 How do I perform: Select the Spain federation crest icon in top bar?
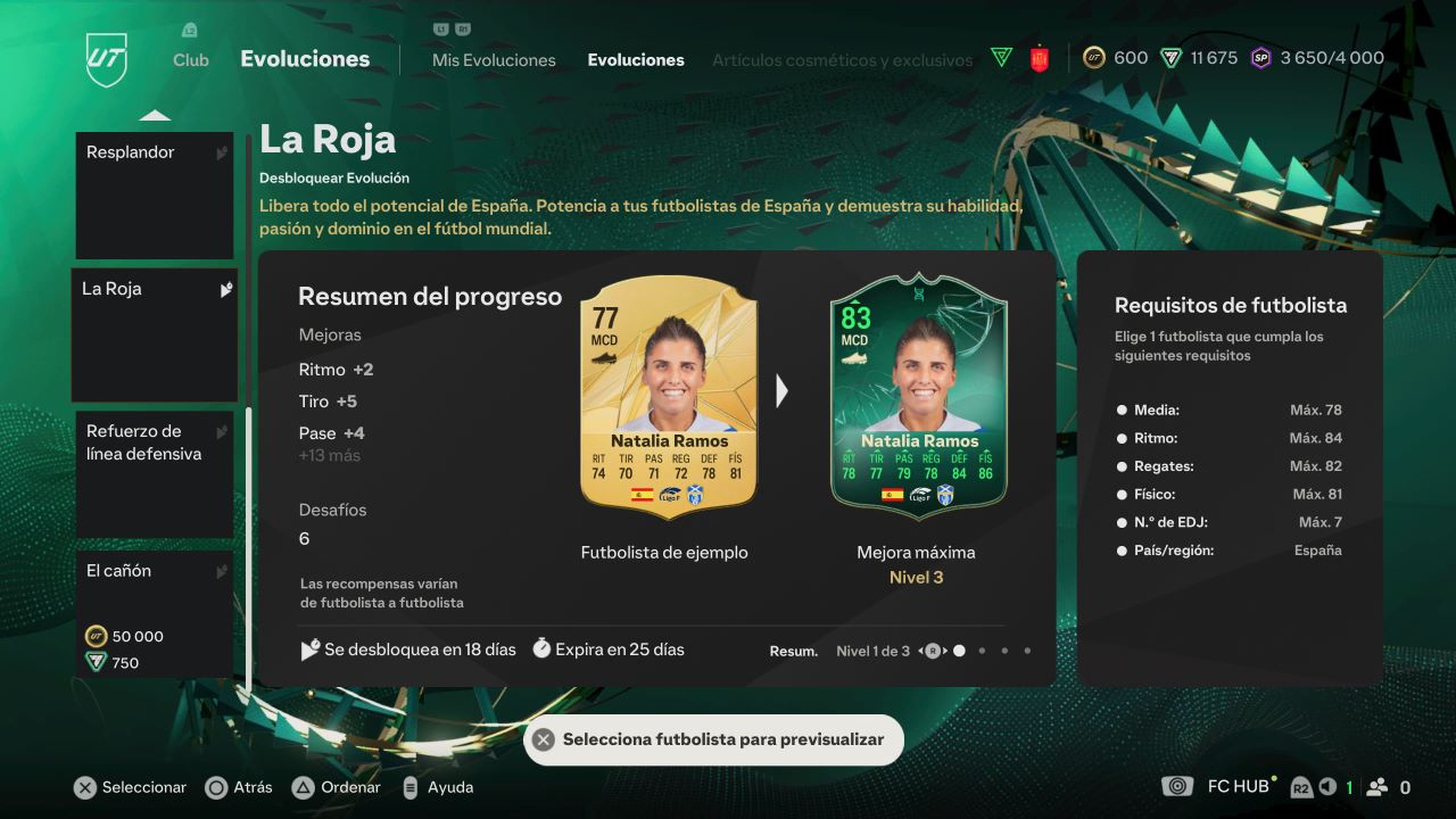click(x=1040, y=58)
